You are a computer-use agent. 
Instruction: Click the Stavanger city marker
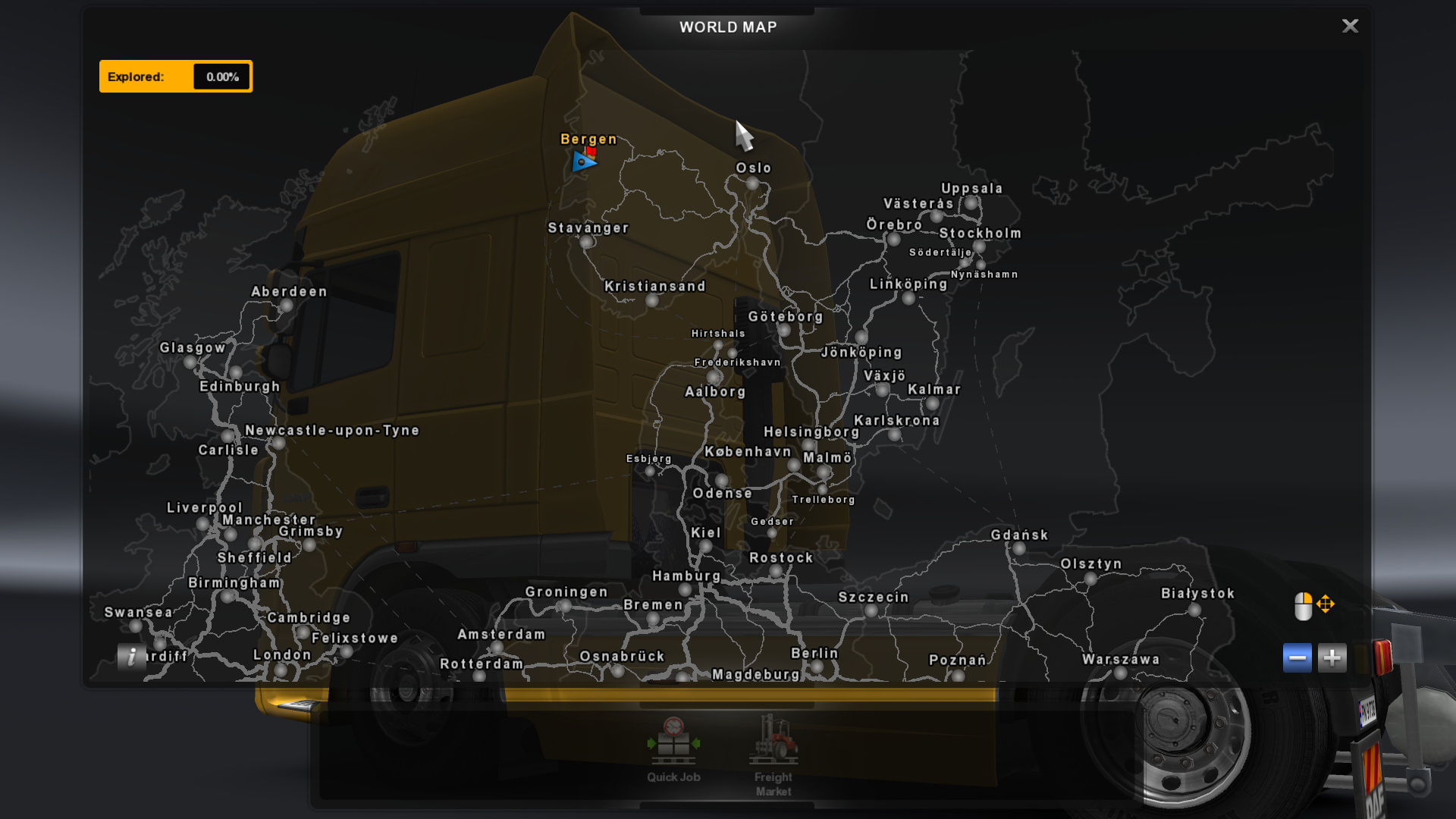(x=586, y=241)
